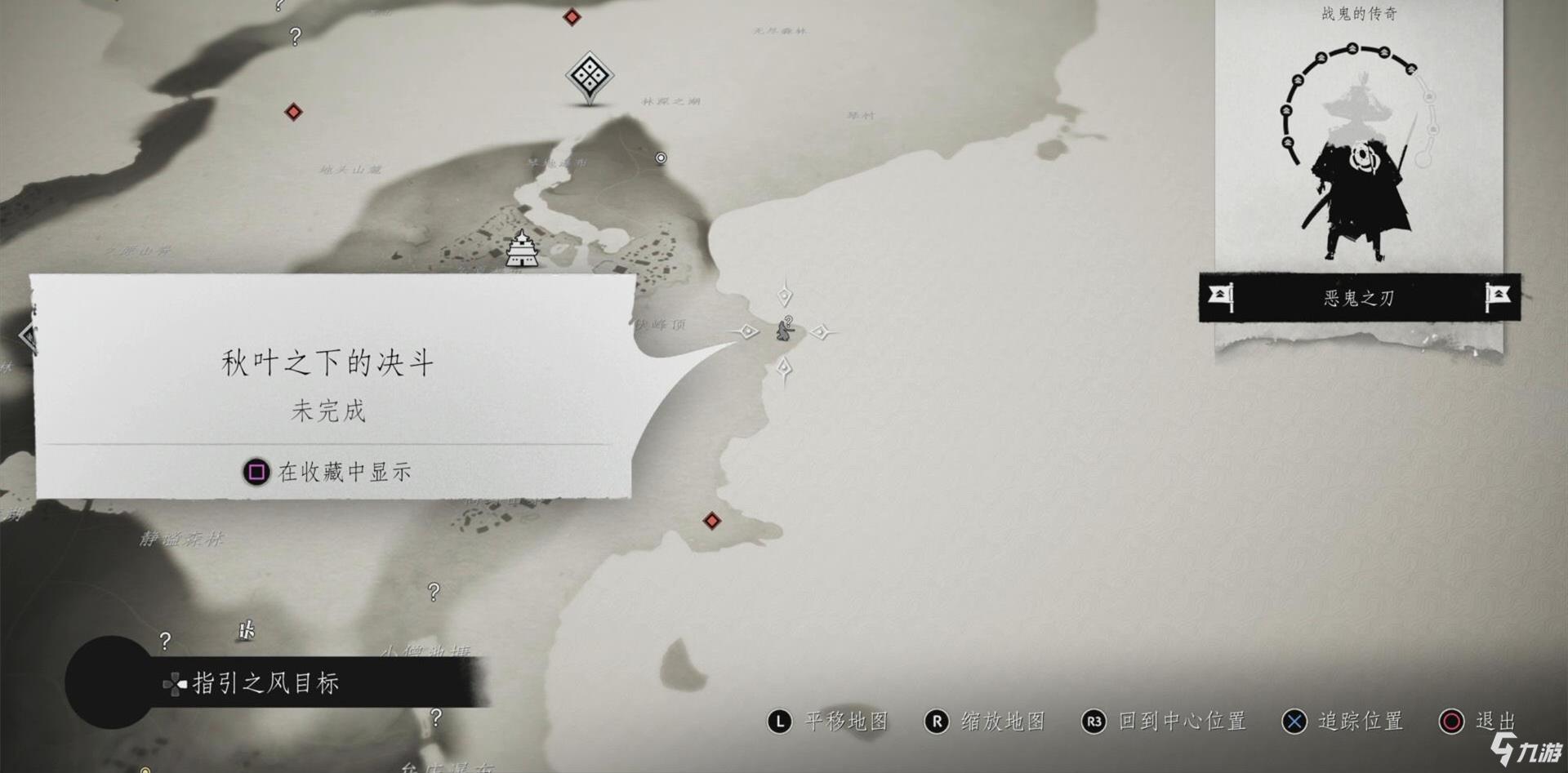Click the small circle marker near 林踪之湖
This screenshot has width=1568, height=773.
(661, 158)
